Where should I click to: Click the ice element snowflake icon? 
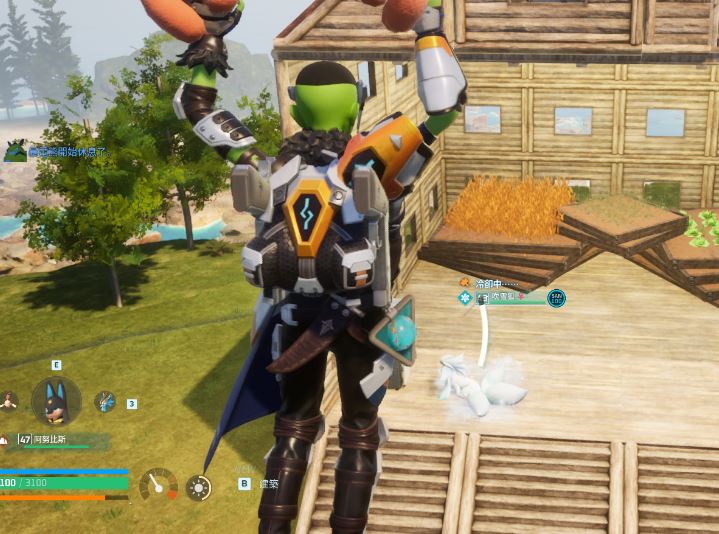(464, 298)
